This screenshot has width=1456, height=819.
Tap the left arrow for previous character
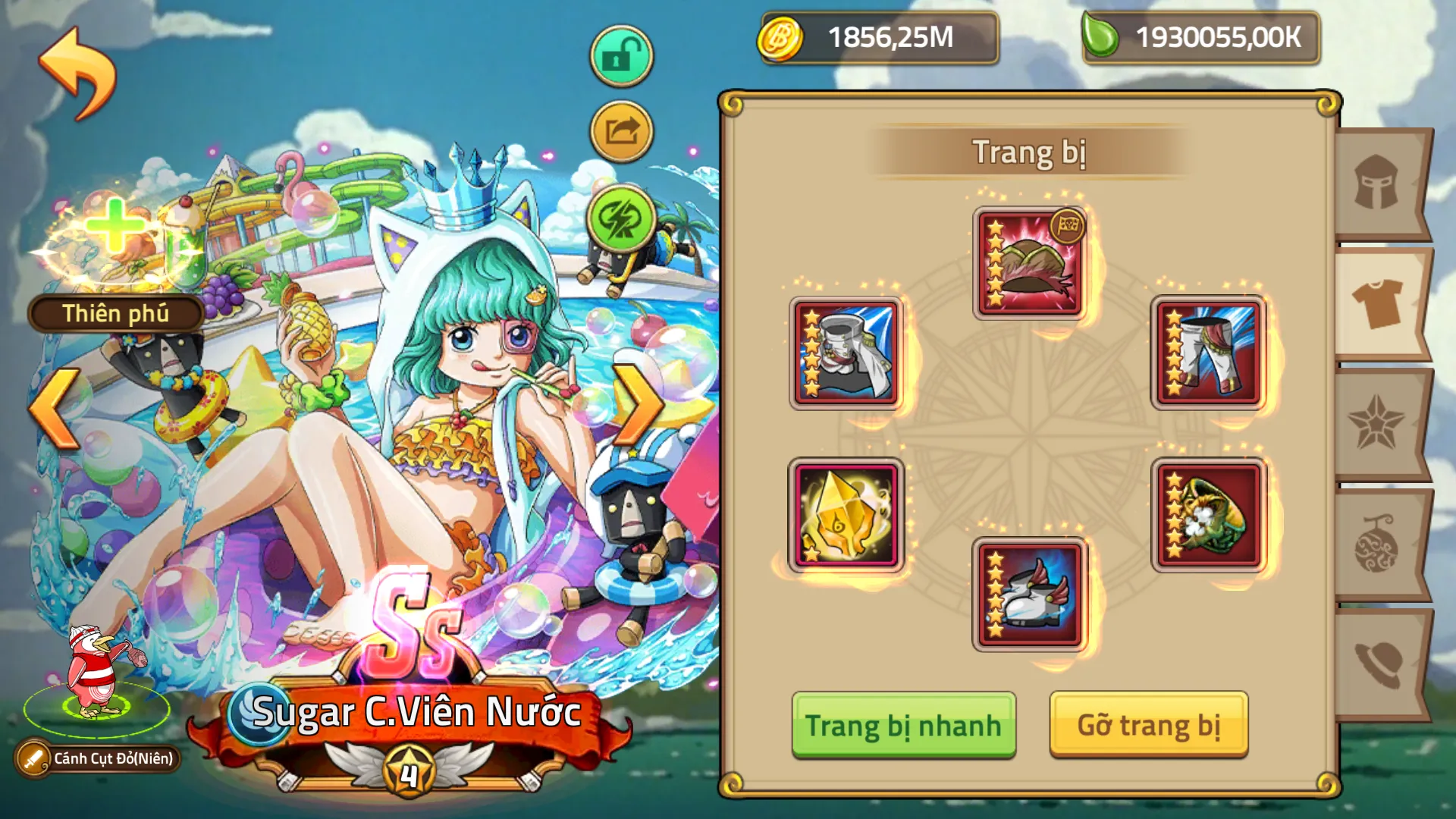tap(52, 407)
